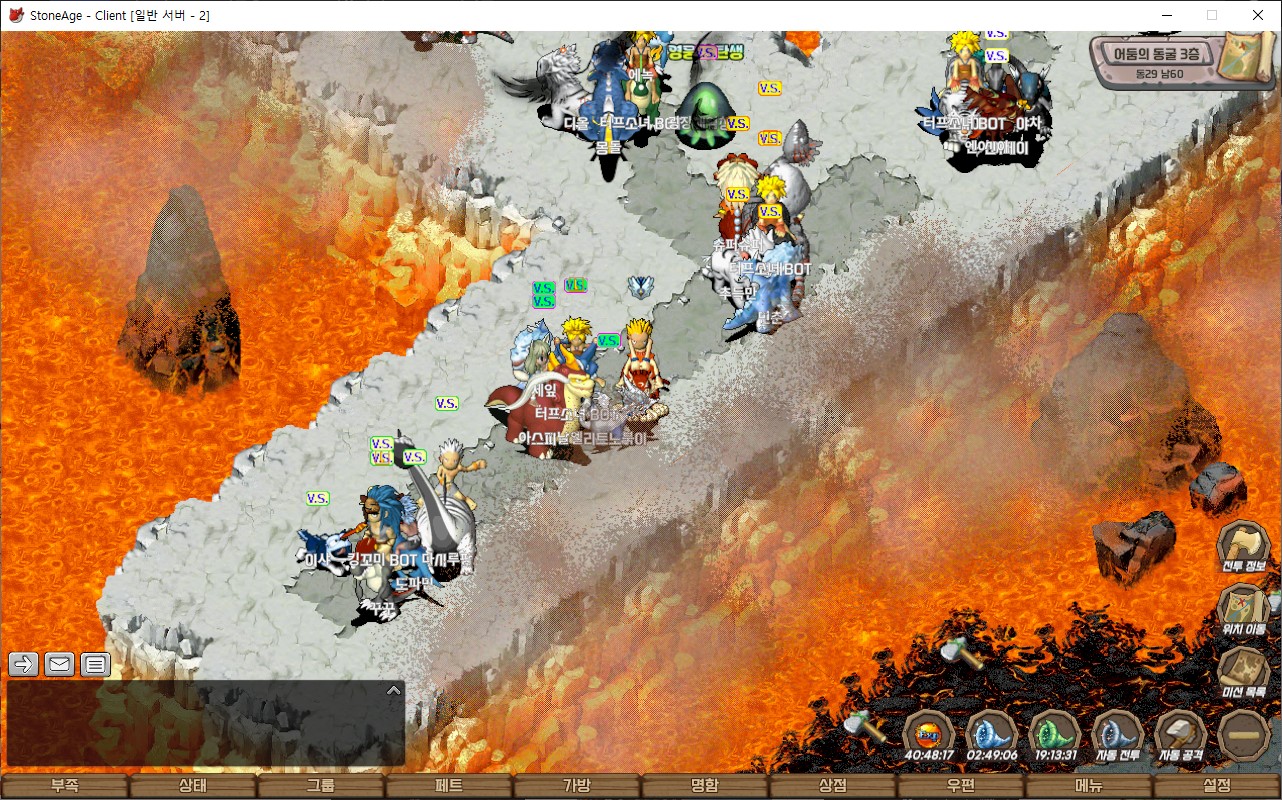Open the 상태 (status) panel
Viewport: 1282px width, 800px height.
tap(193, 786)
